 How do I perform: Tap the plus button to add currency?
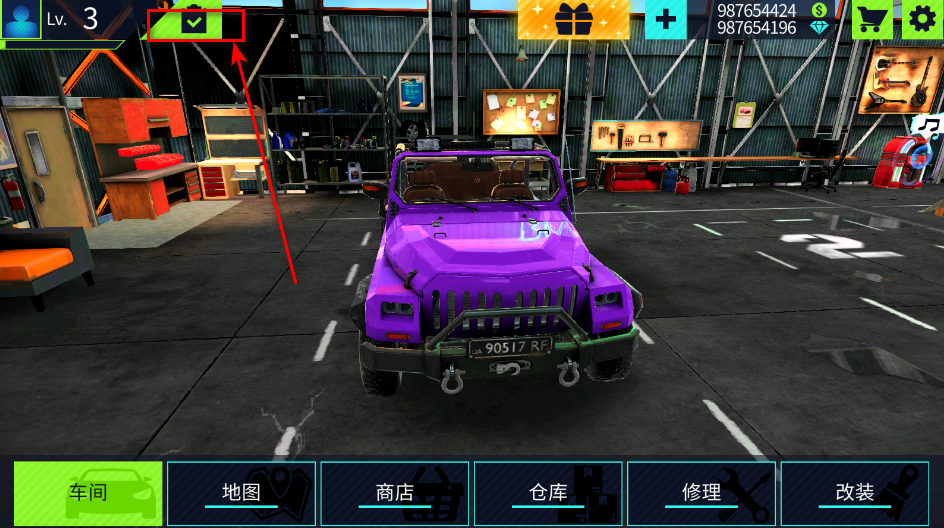coord(665,19)
